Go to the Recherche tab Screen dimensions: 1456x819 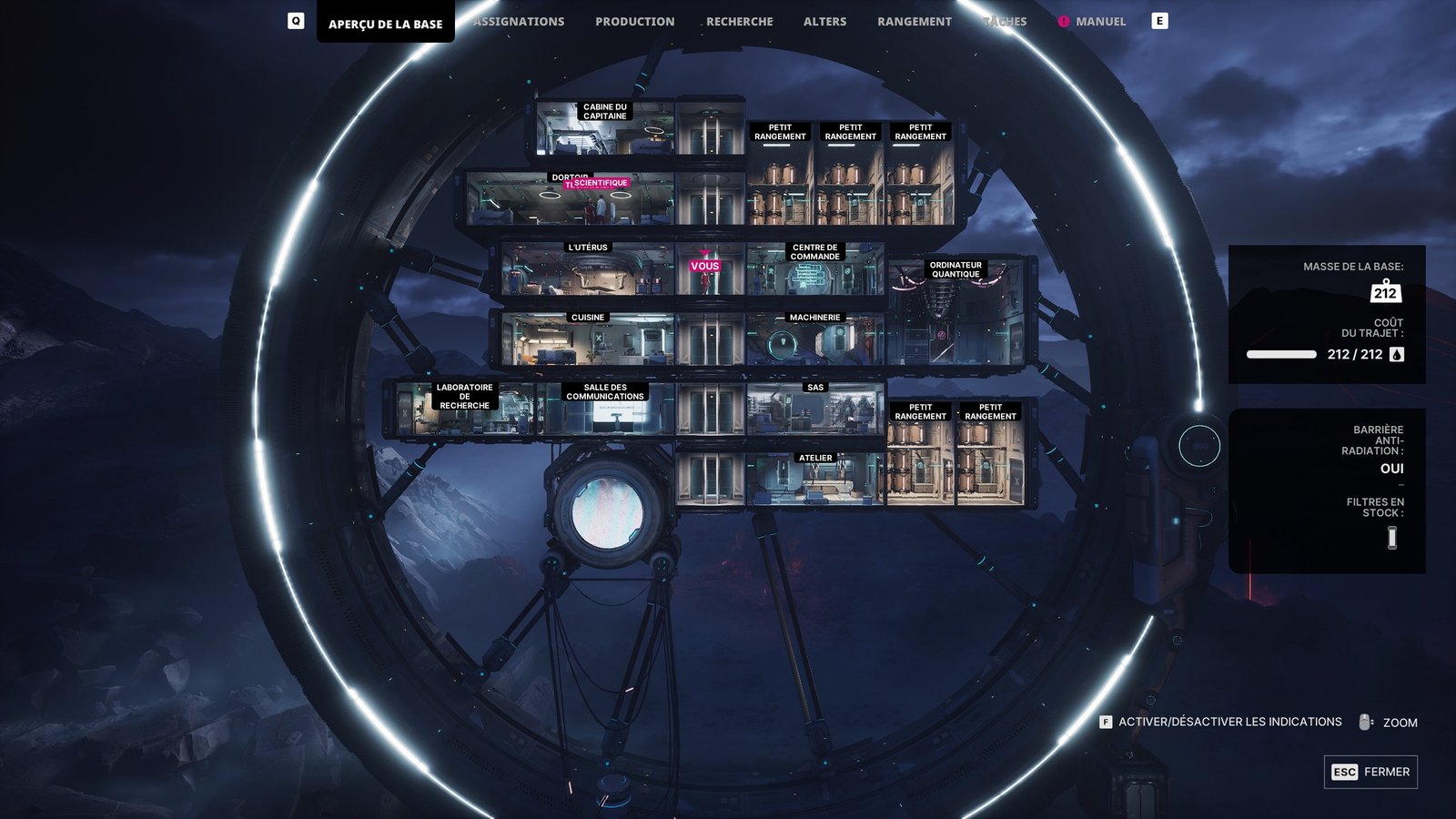pos(739,22)
